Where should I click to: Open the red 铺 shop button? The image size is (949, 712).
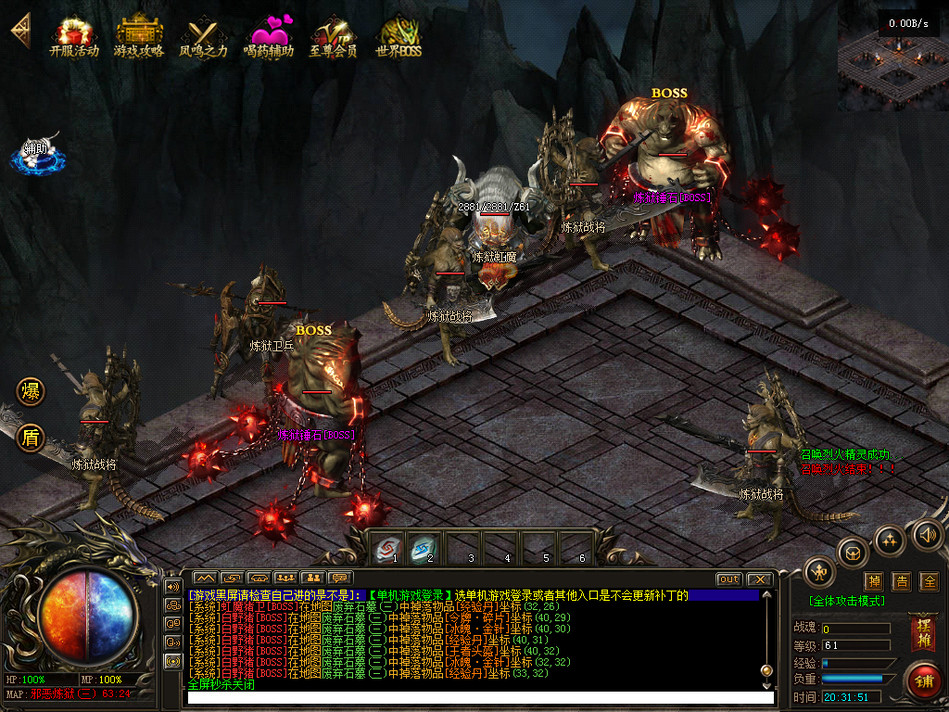(x=922, y=681)
